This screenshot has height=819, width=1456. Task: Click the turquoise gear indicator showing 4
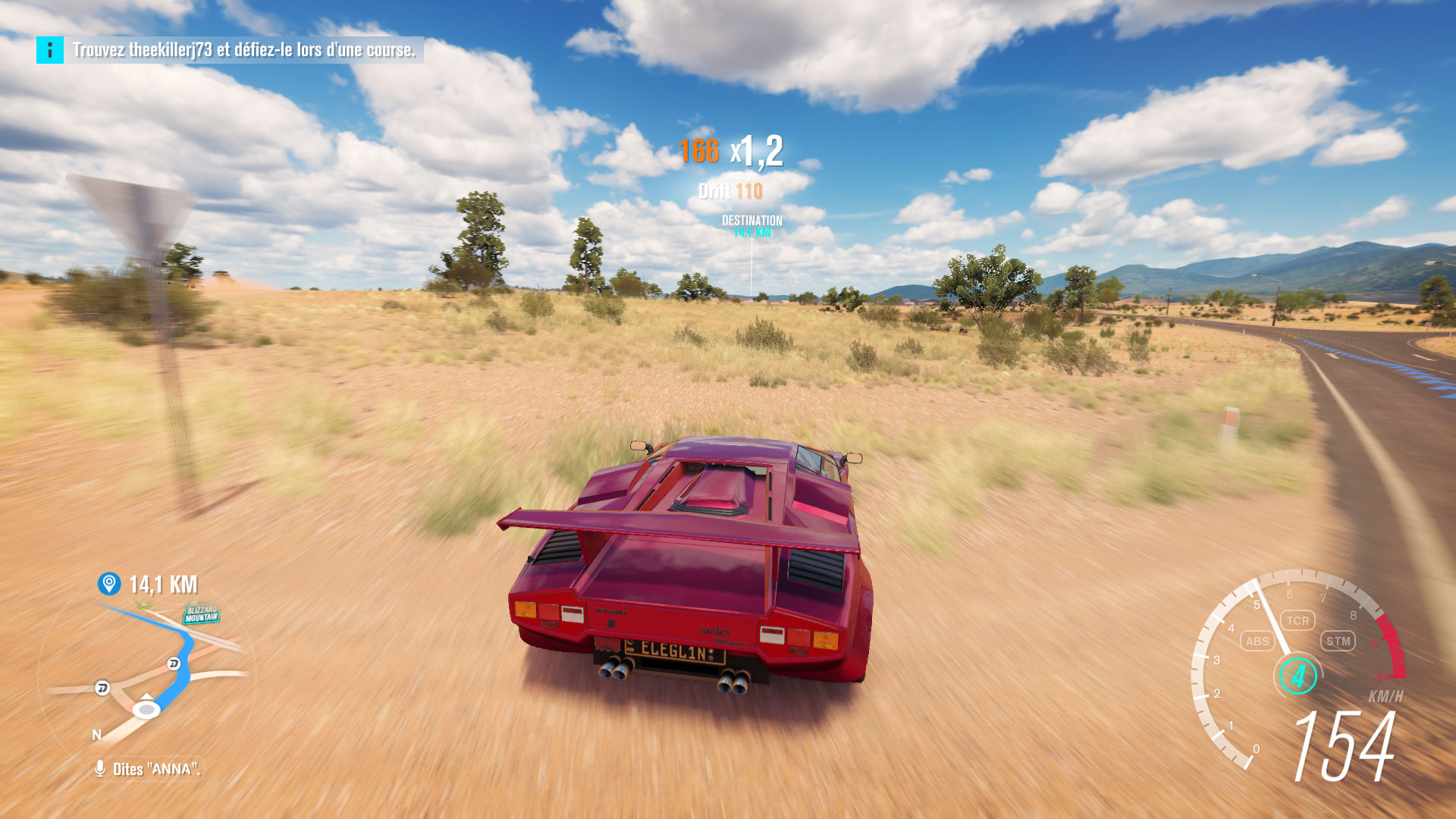[x=1299, y=676]
